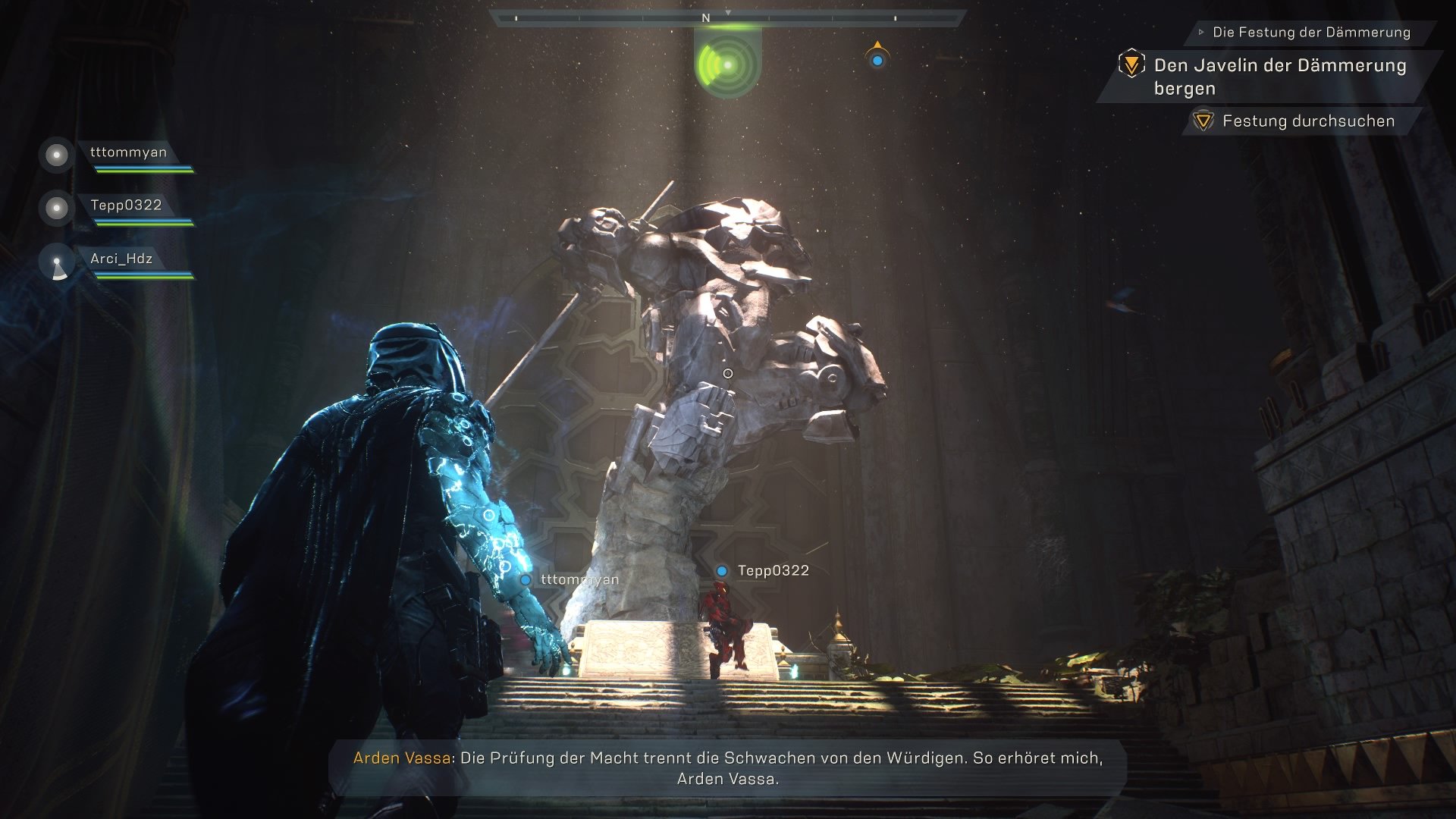Select squad member tttommyan in the party list
This screenshot has width=1456, height=819.
[128, 152]
